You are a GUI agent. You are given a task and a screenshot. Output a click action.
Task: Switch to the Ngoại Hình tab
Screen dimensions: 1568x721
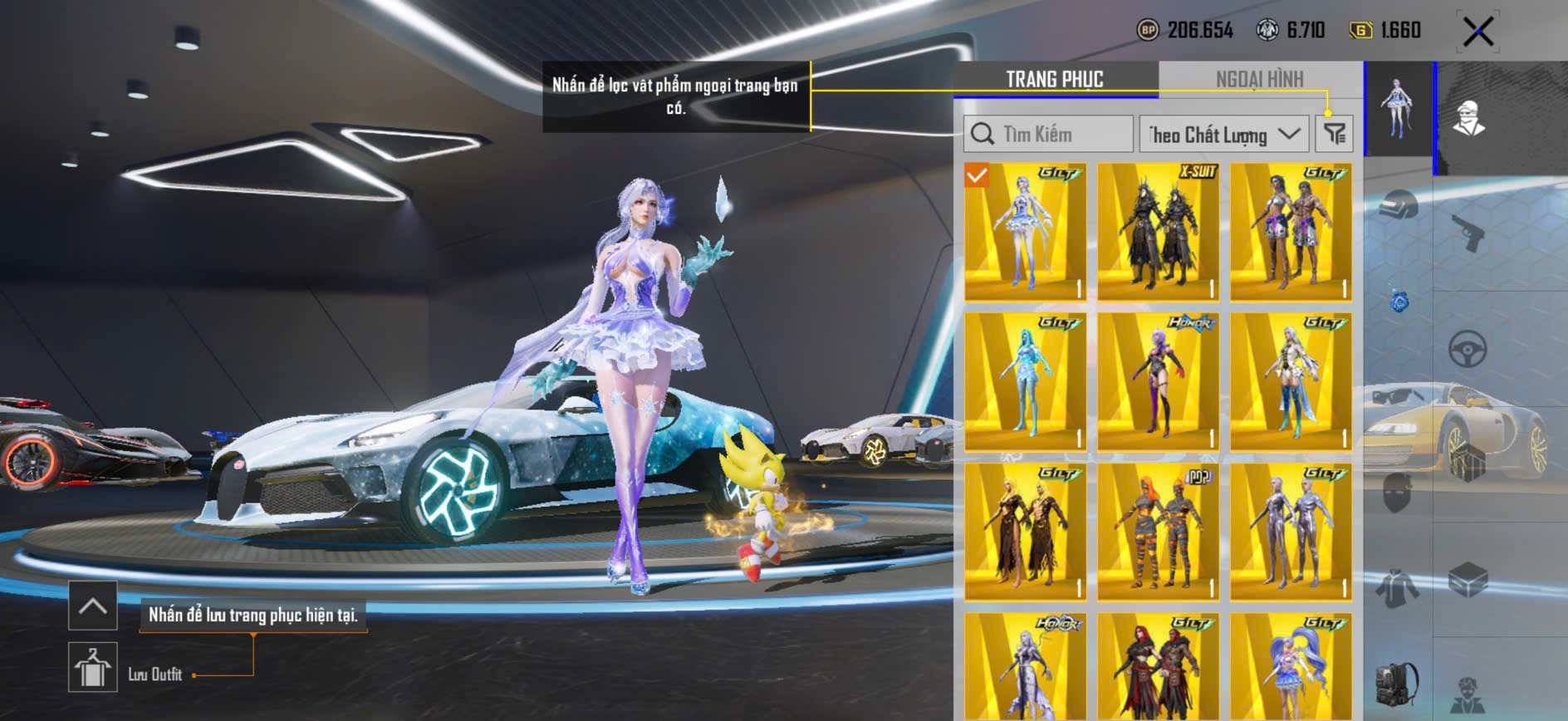(1259, 80)
